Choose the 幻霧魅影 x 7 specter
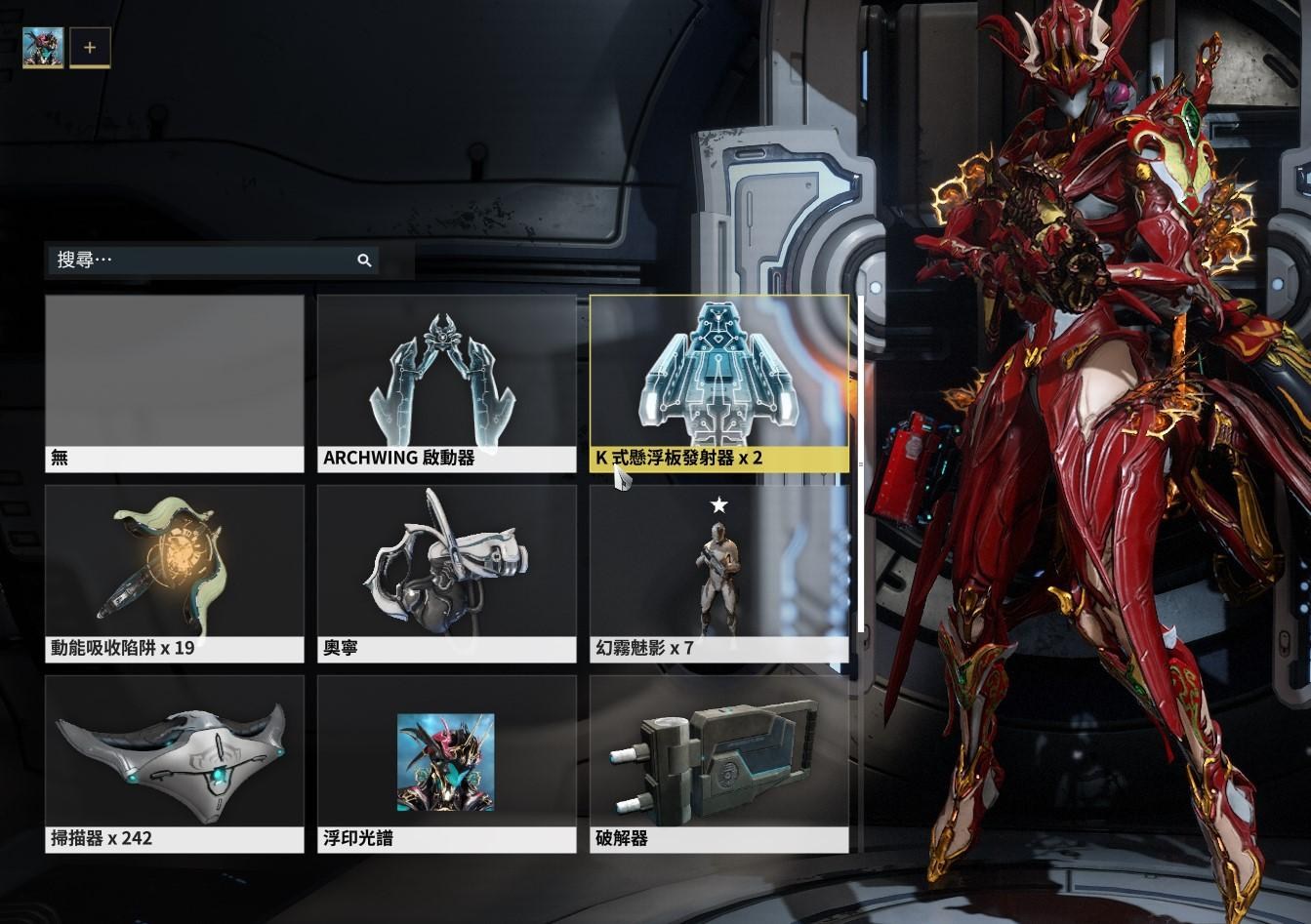This screenshot has width=1311, height=924. pos(718,574)
